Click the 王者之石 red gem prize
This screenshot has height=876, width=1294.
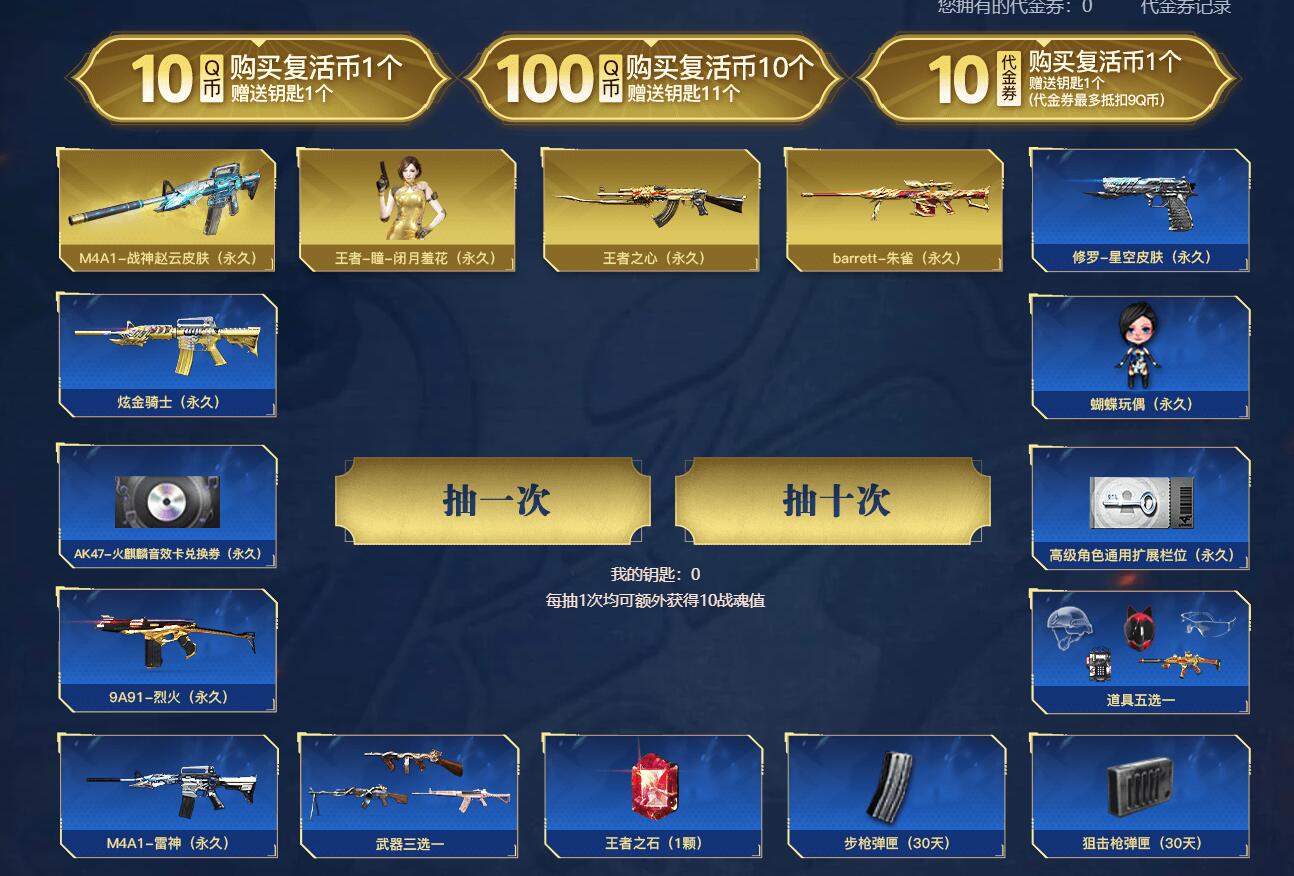[x=650, y=790]
